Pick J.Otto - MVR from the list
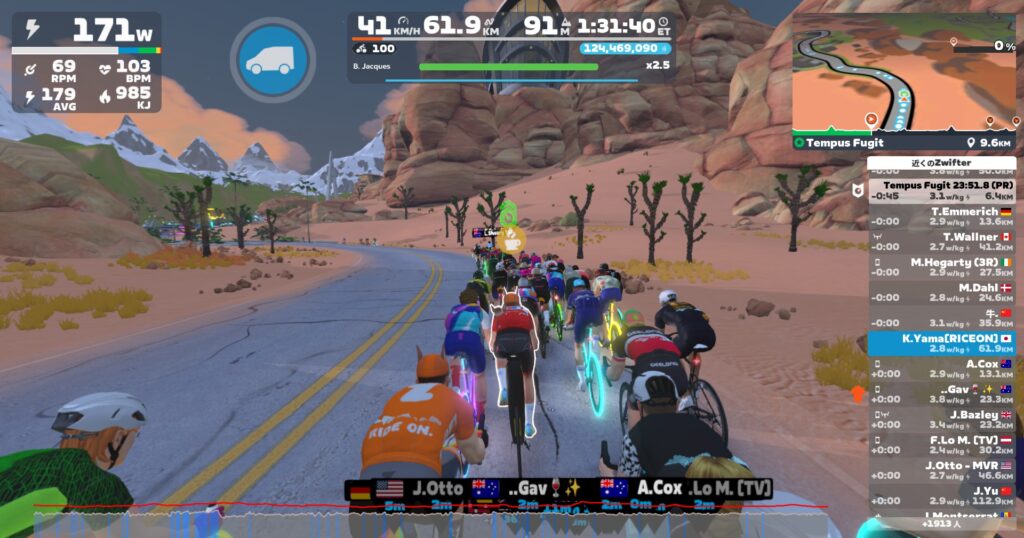1024x538 pixels. point(941,470)
